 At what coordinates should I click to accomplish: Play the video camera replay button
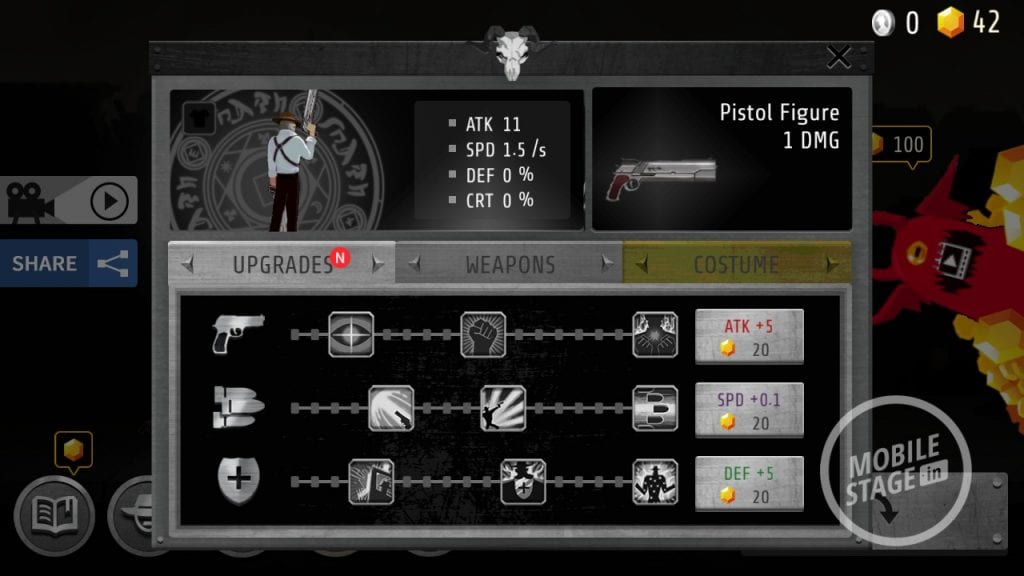click(68, 201)
